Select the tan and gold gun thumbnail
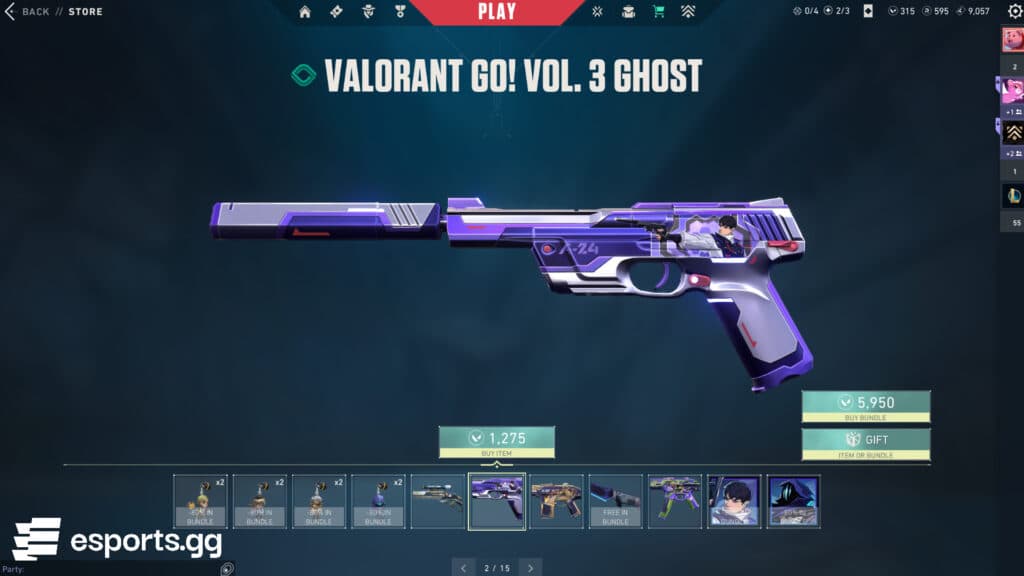This screenshot has width=1024, height=576. [x=556, y=501]
